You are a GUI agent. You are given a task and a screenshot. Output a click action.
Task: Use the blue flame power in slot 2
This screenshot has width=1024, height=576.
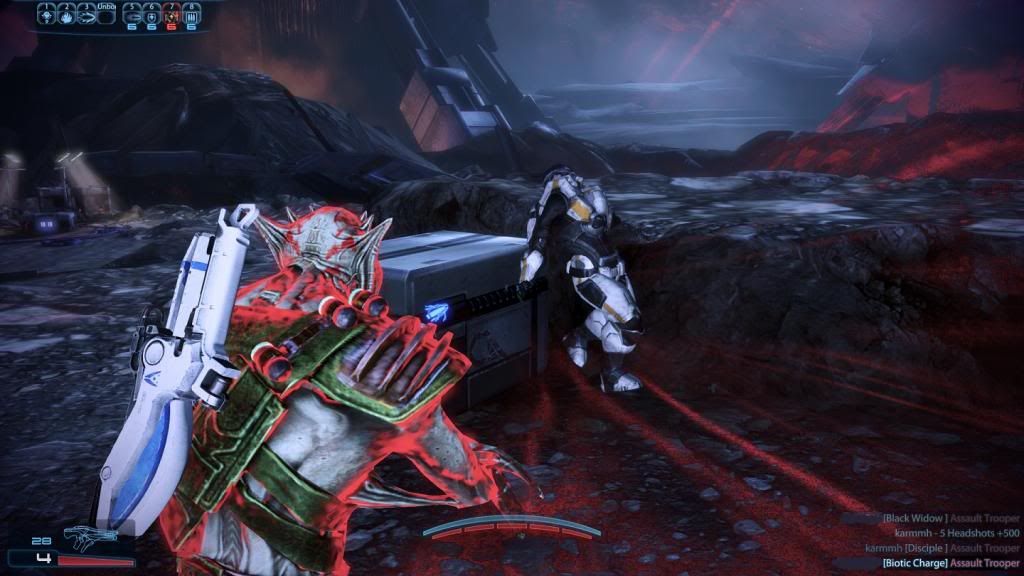click(66, 15)
